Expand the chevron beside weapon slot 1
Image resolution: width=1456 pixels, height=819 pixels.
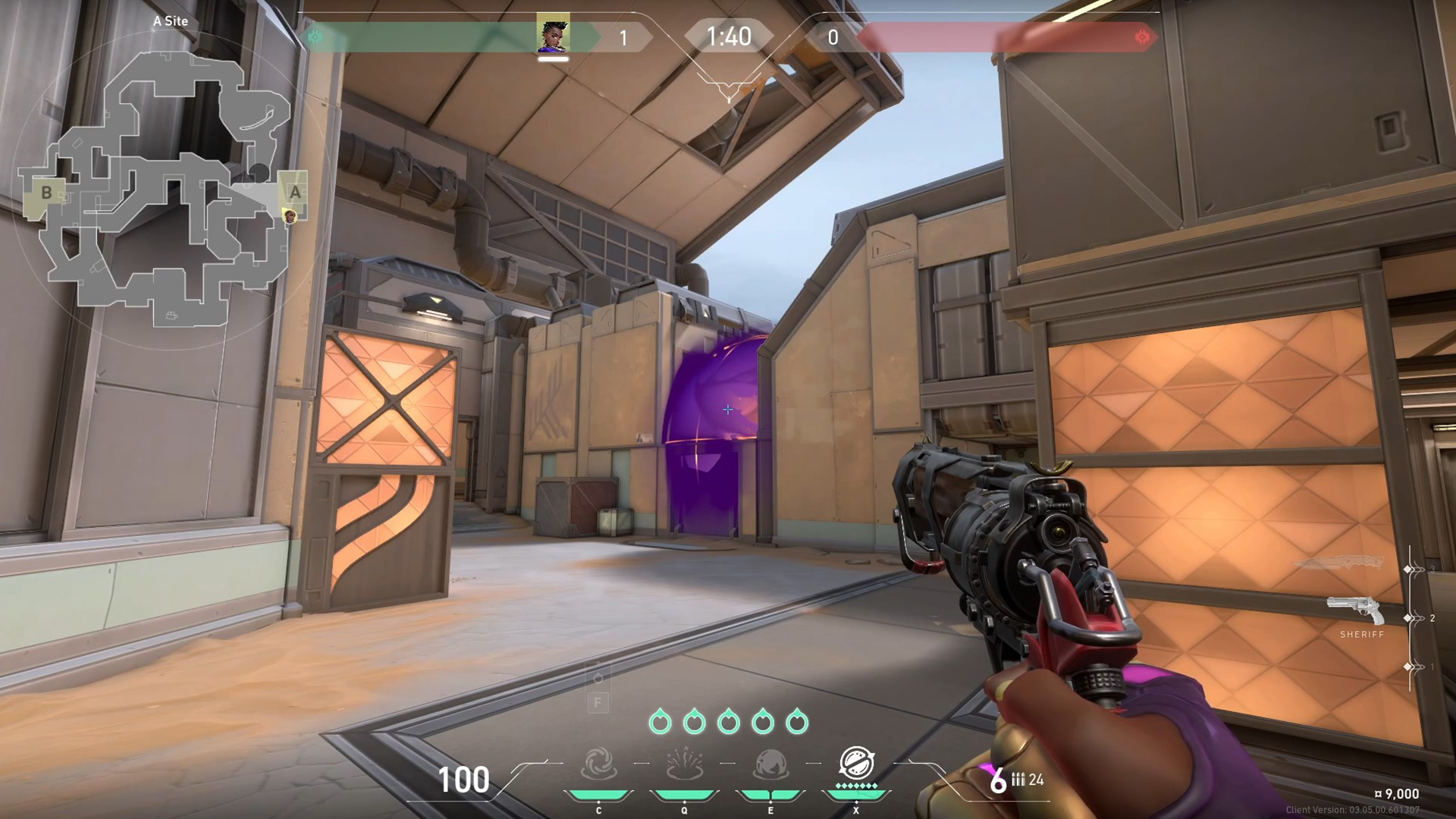click(1418, 666)
